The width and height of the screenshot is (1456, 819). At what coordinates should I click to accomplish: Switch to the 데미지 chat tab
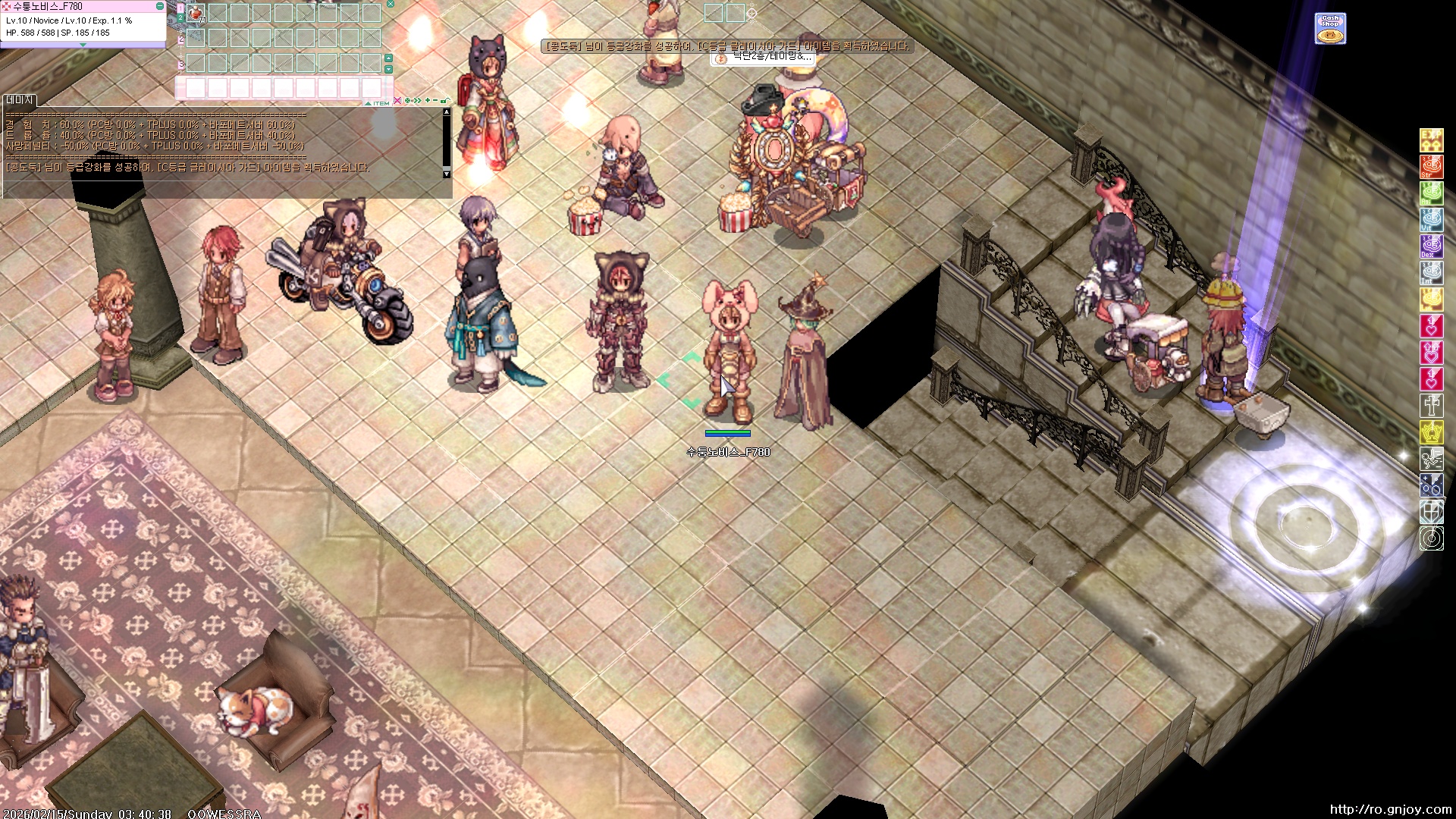coord(20,100)
